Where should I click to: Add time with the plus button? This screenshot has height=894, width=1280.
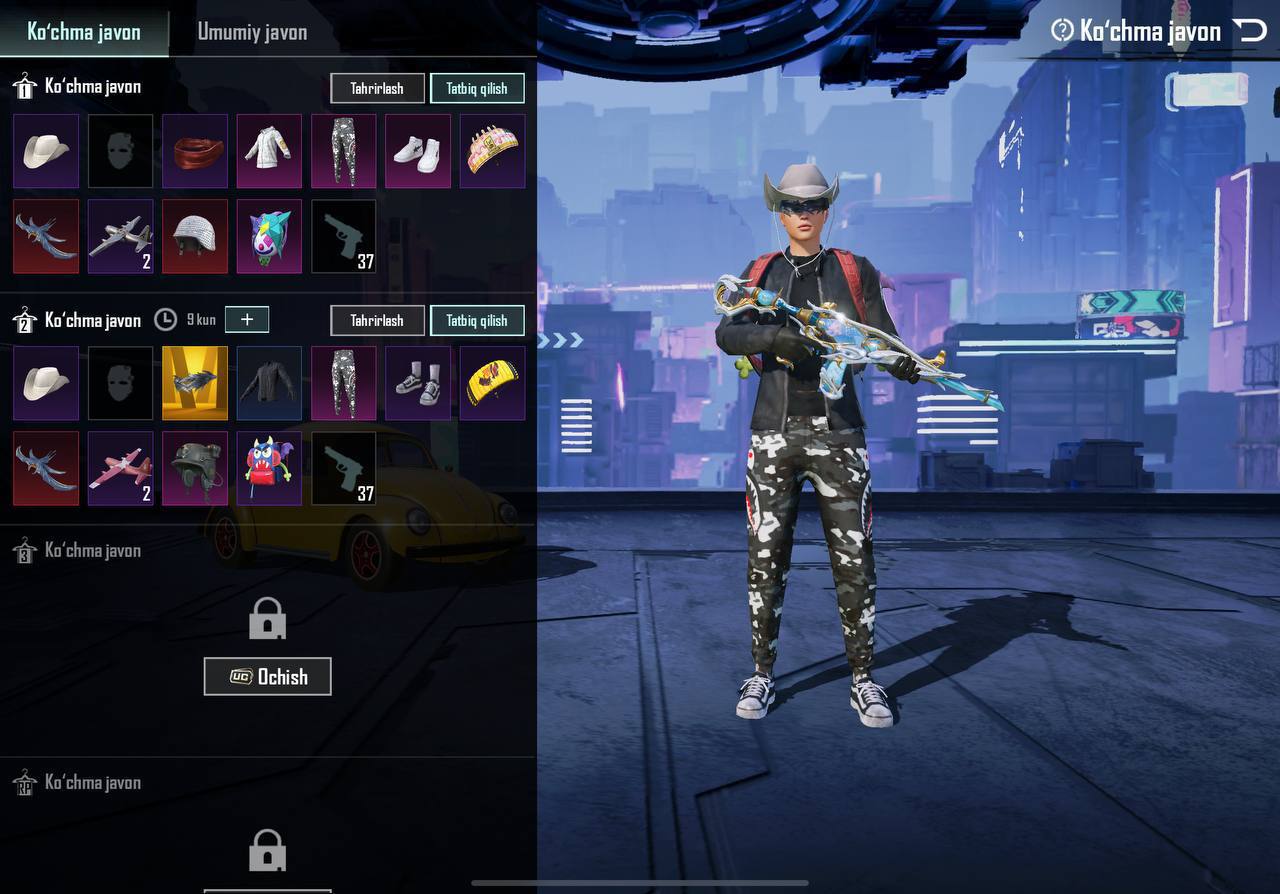[247, 320]
